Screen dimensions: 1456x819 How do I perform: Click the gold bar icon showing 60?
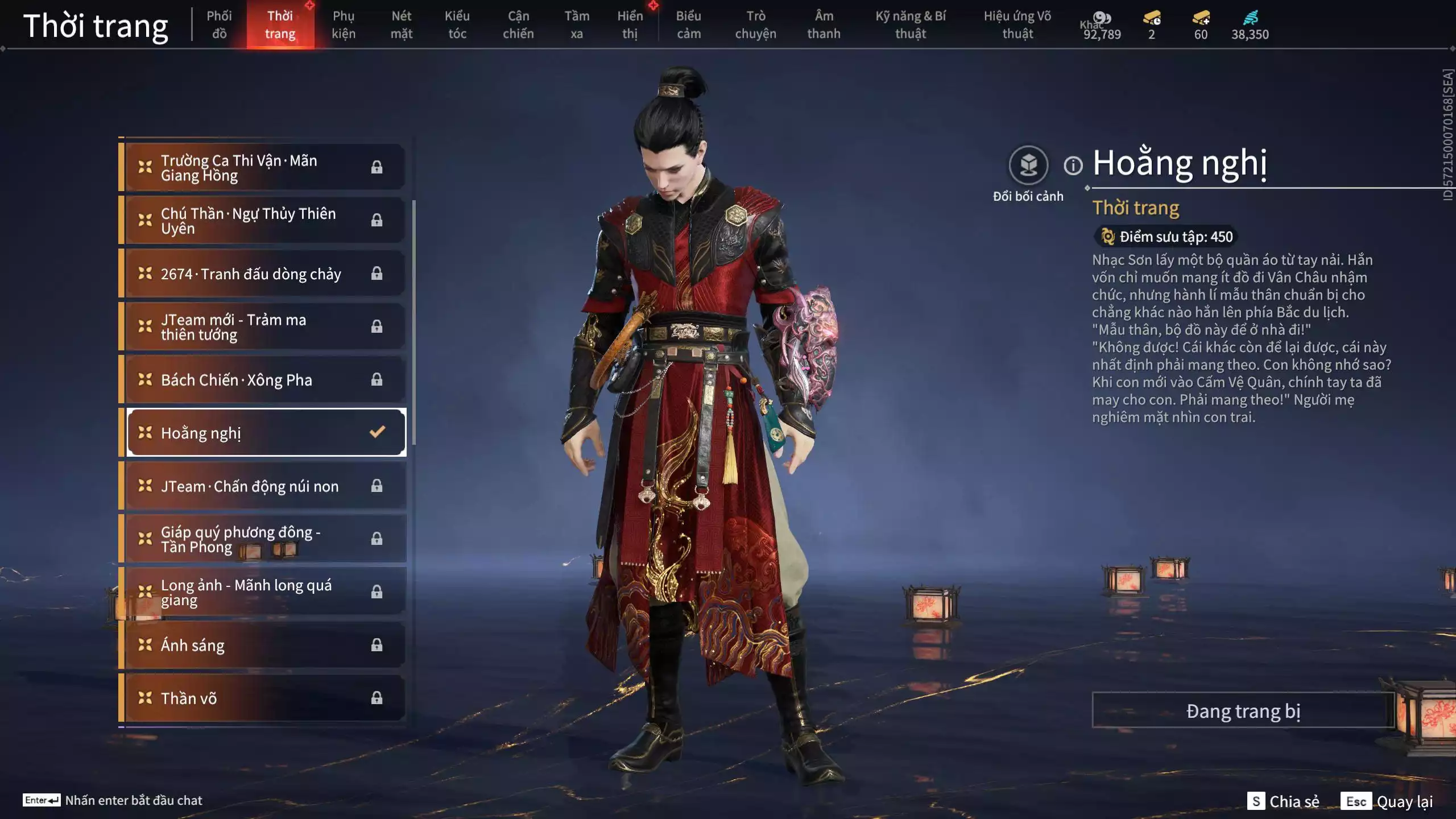coord(1200,17)
